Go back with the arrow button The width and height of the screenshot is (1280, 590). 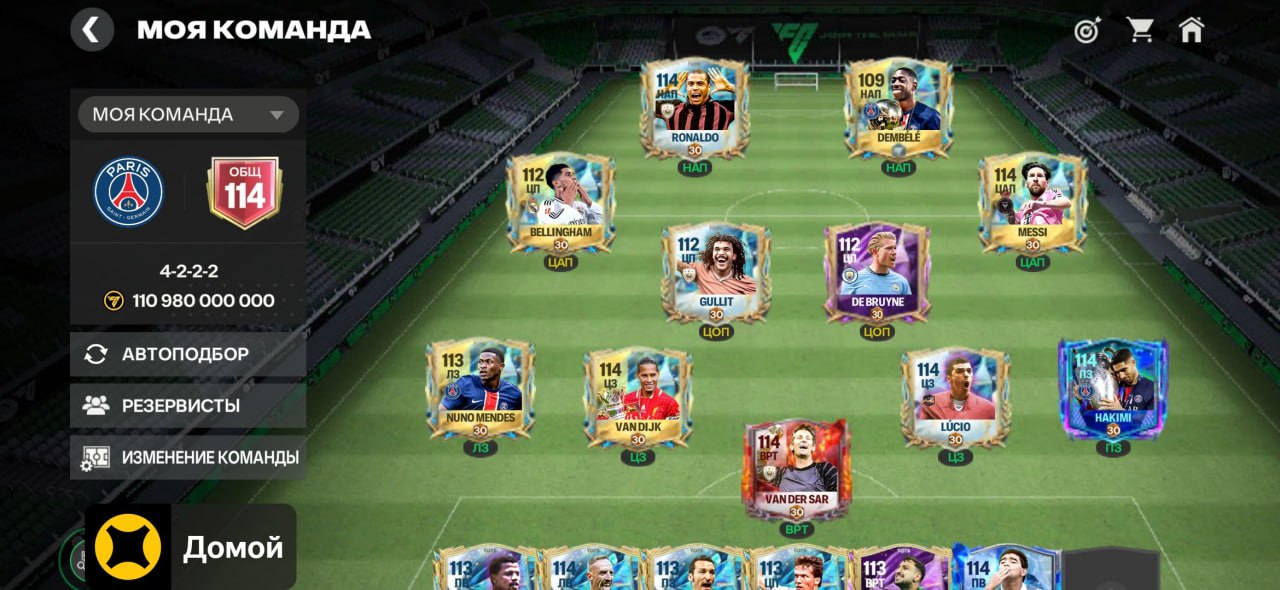[91, 29]
